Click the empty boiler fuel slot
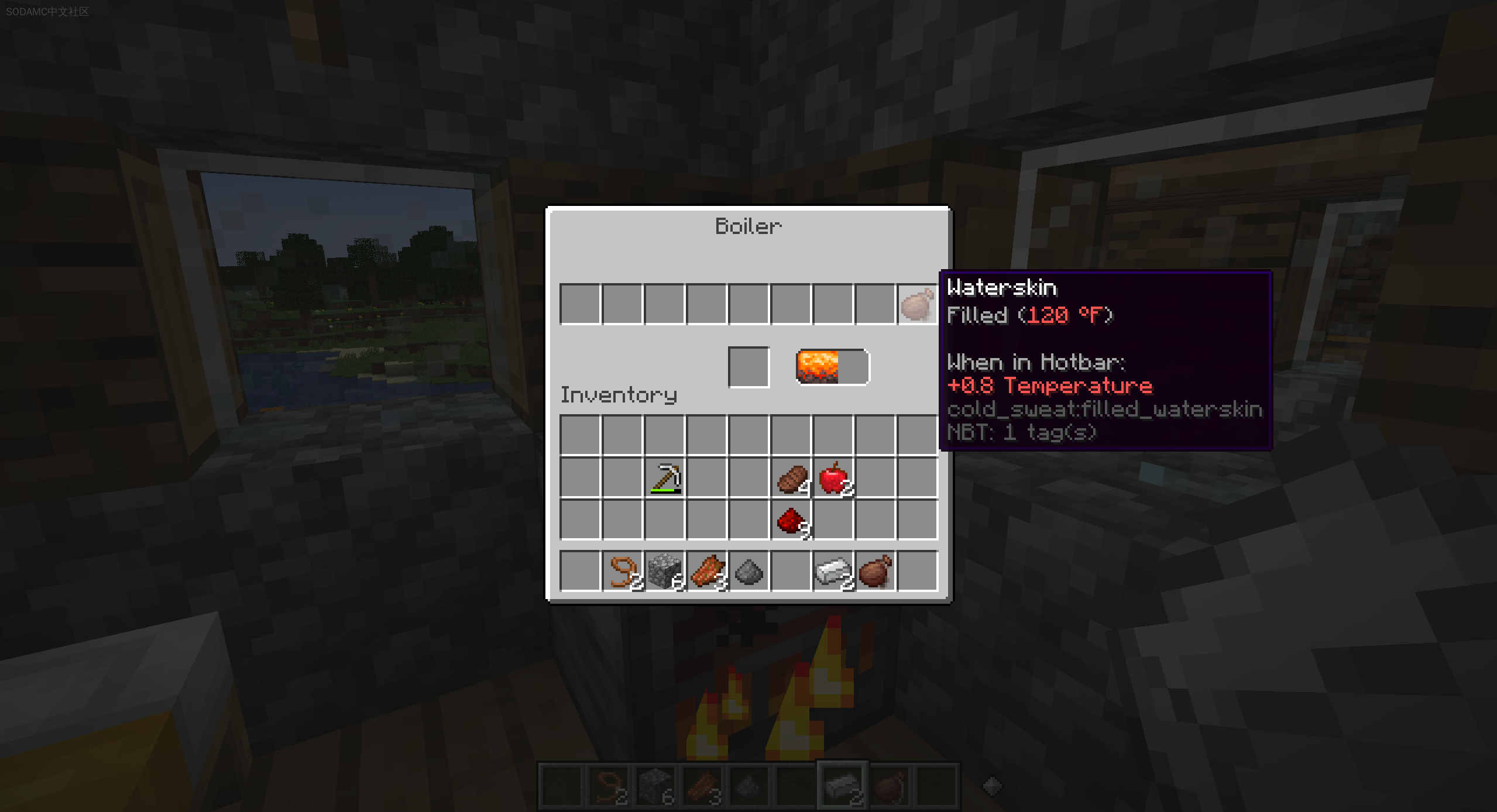 click(748, 367)
